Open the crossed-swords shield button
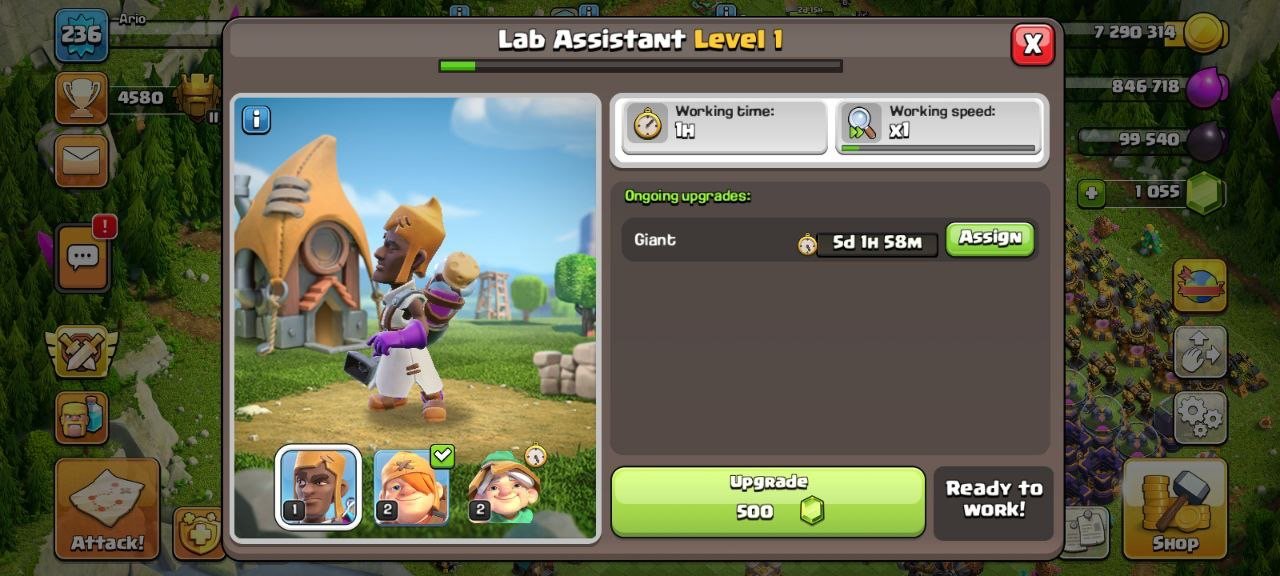 [x=81, y=351]
